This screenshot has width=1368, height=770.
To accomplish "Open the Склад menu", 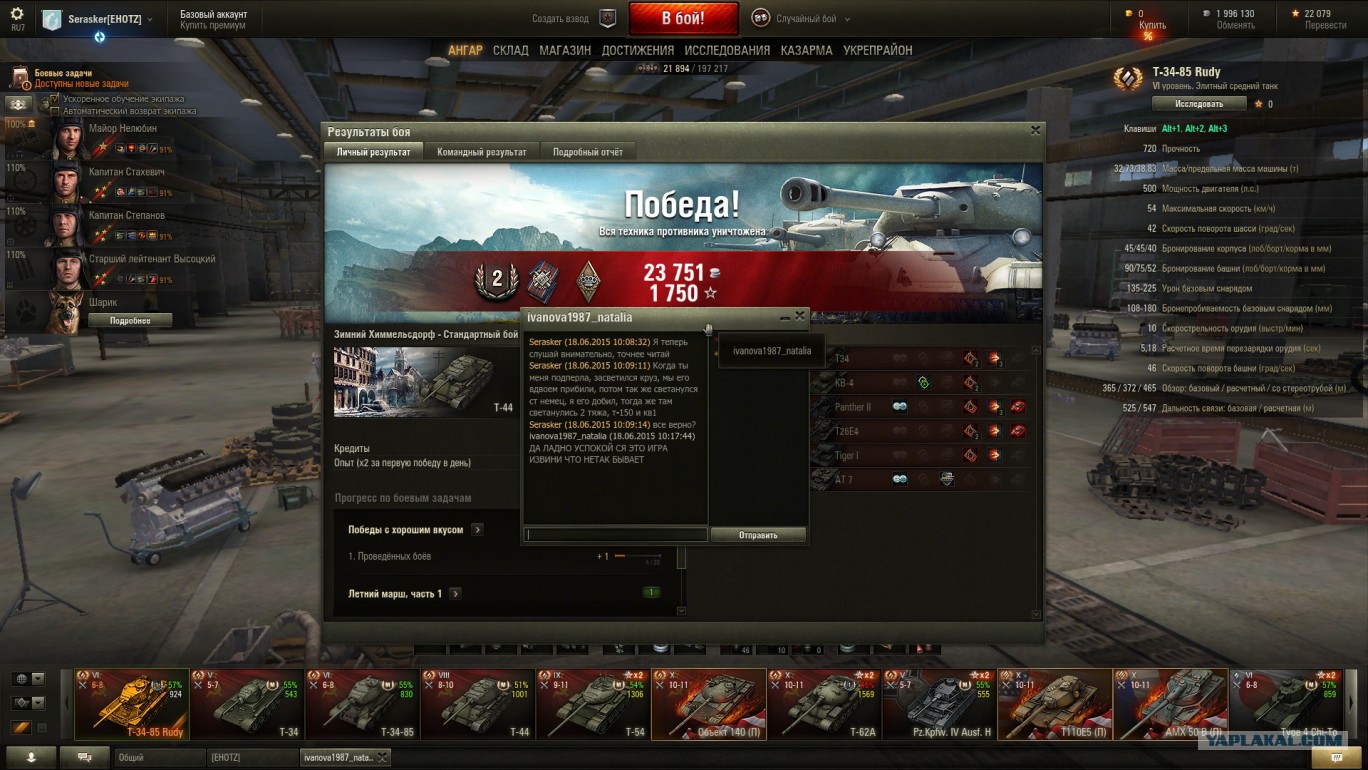I will point(510,50).
